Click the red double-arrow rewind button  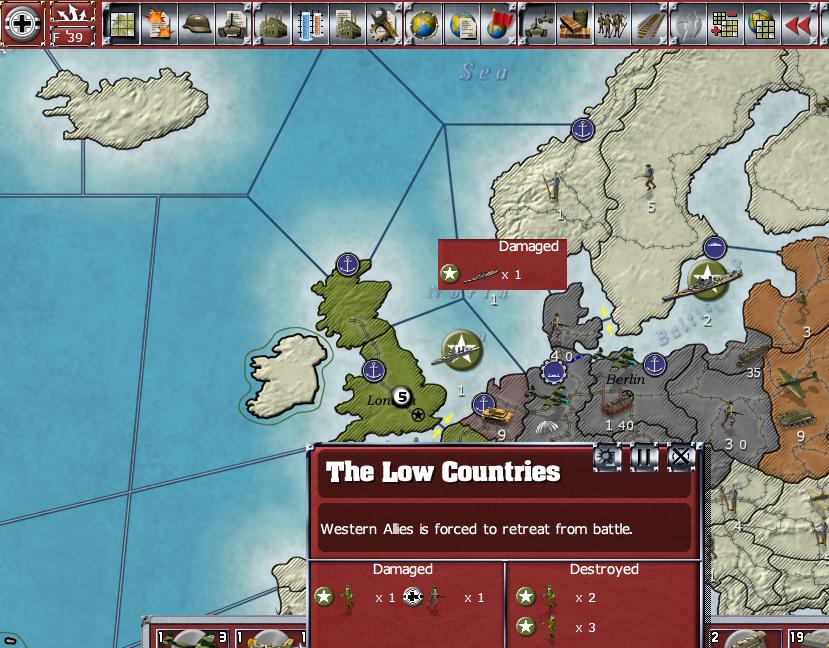(798, 21)
